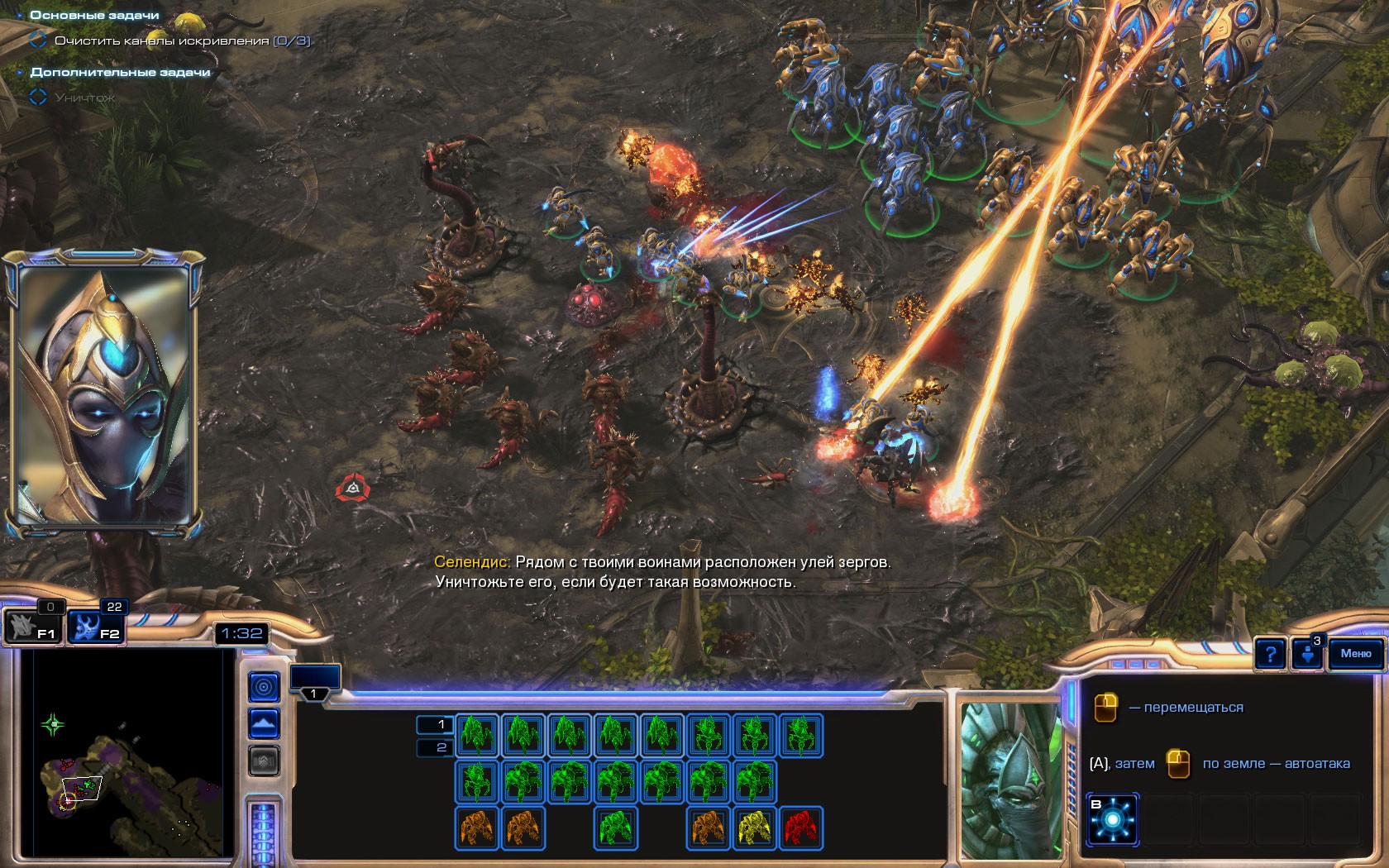Viewport: 1389px width, 868px height.
Task: Select control group 1 tab
Action: click(x=314, y=680)
